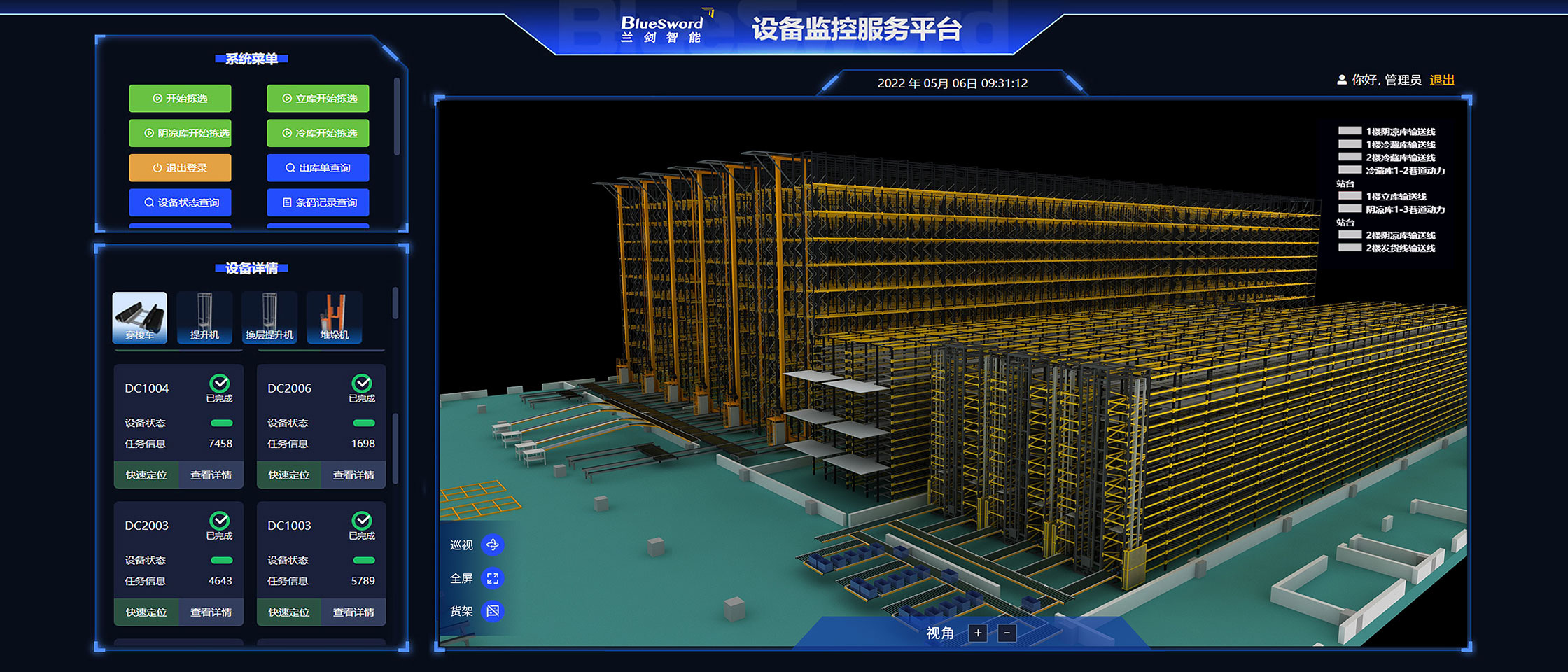The width and height of the screenshot is (1568, 672).
Task: Open 查看详情 for device DC1004
Action: (211, 475)
